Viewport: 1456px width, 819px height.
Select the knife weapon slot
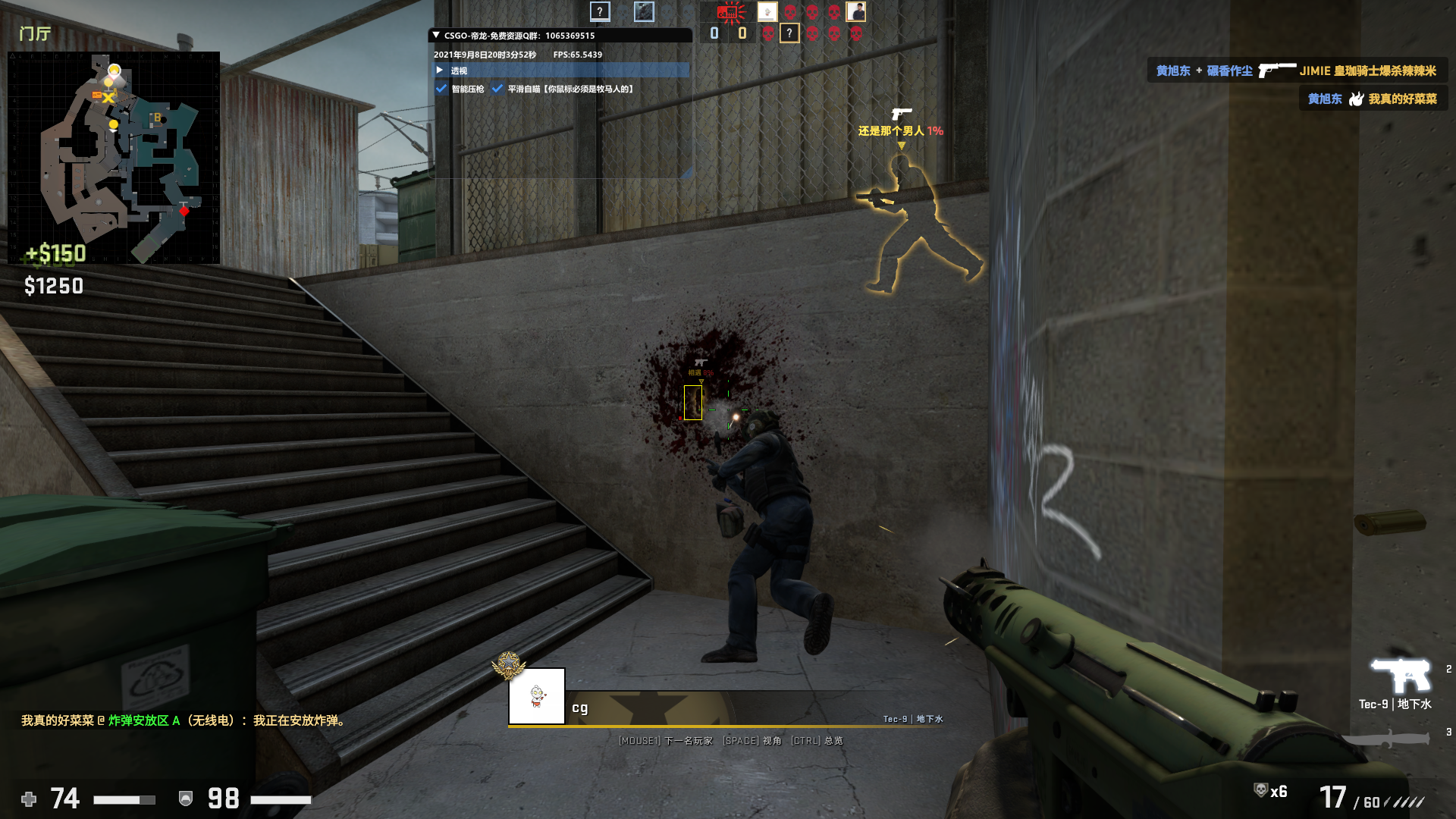[1386, 738]
